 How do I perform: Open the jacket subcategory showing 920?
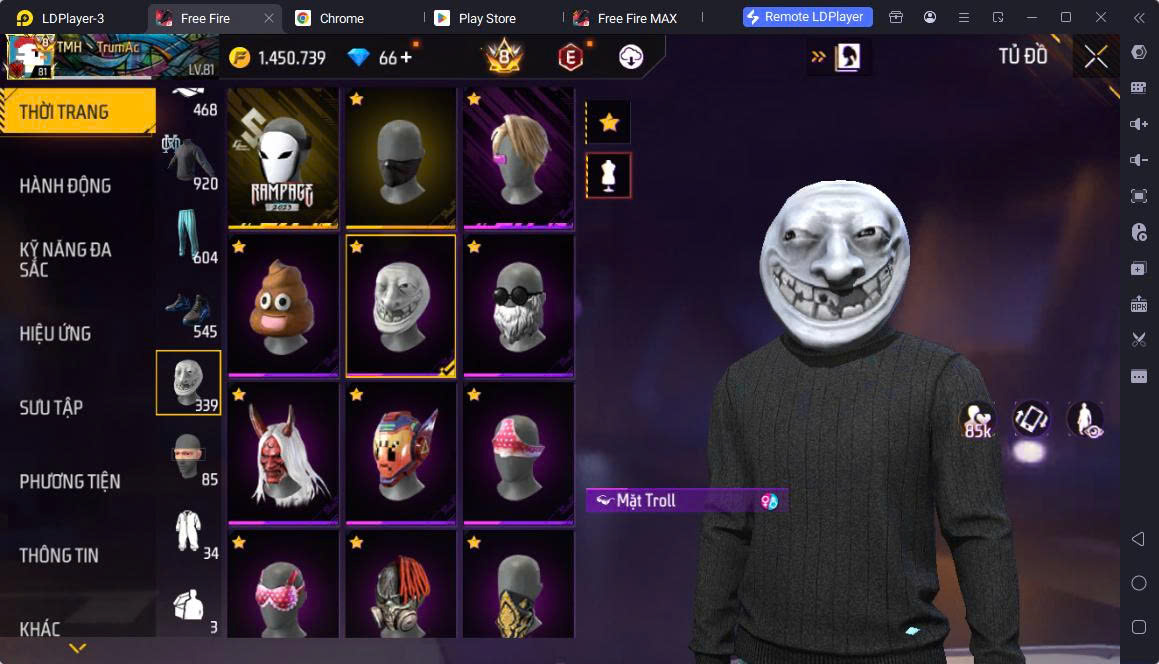point(189,162)
